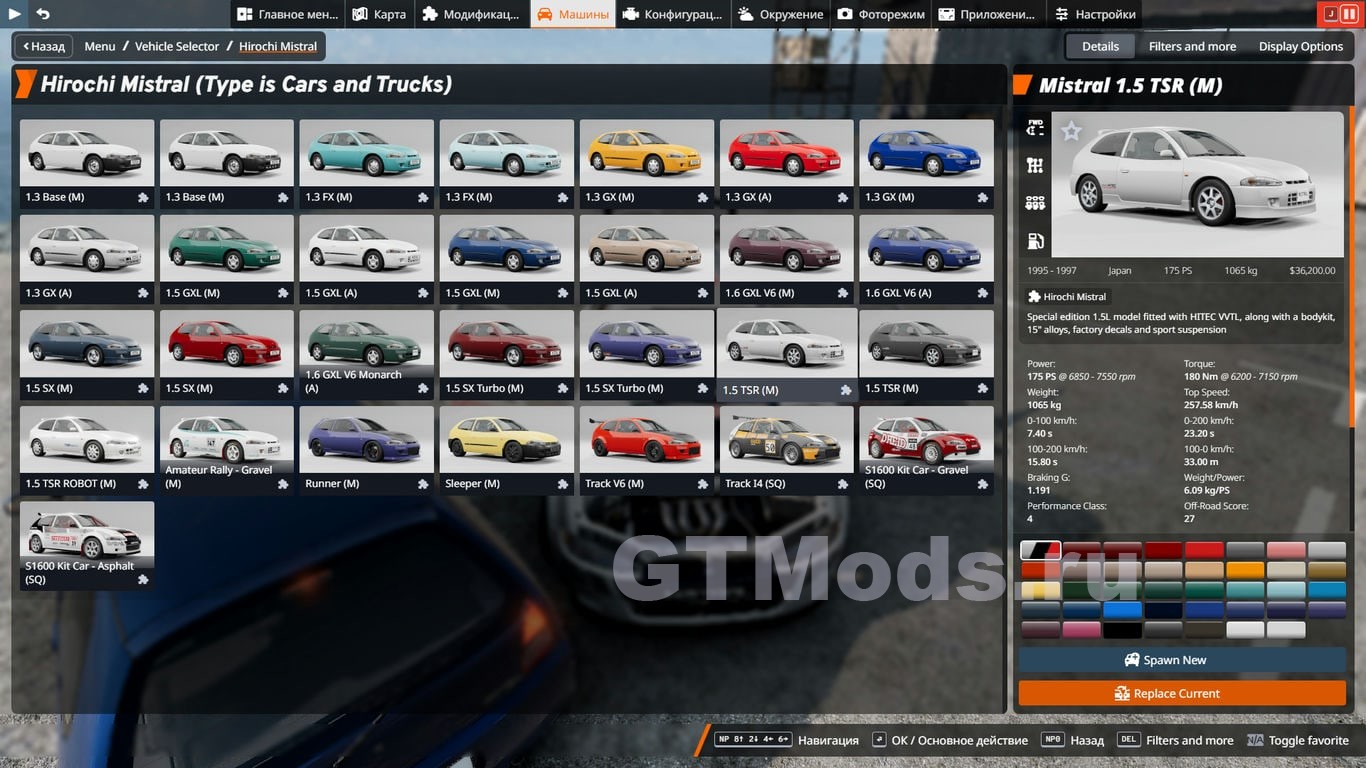This screenshot has width=1366, height=768.
Task: Switch to Filters and more tab
Action: [1192, 46]
